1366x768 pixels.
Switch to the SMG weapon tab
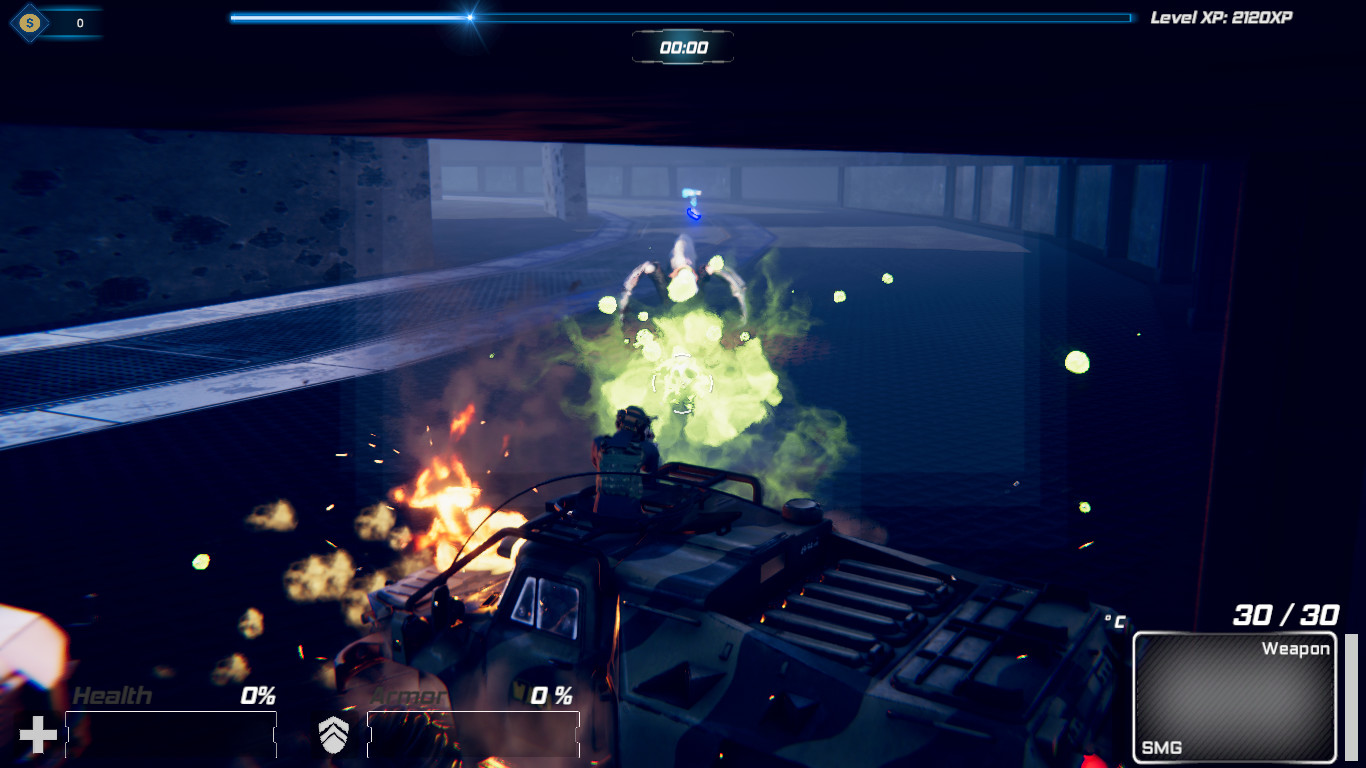coord(1162,746)
